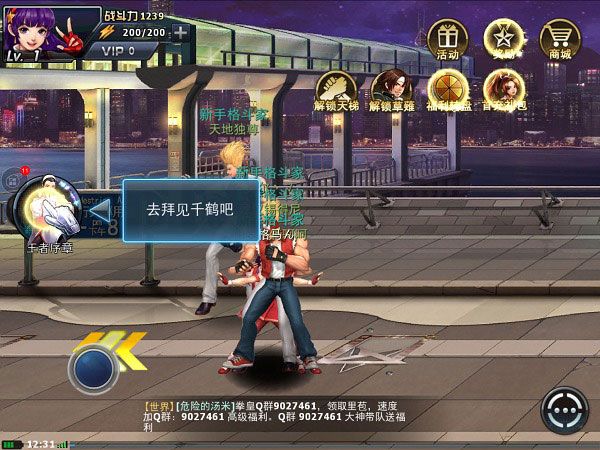Open the 奖励 rewards star icon
This screenshot has width=600, height=450.
tap(504, 38)
